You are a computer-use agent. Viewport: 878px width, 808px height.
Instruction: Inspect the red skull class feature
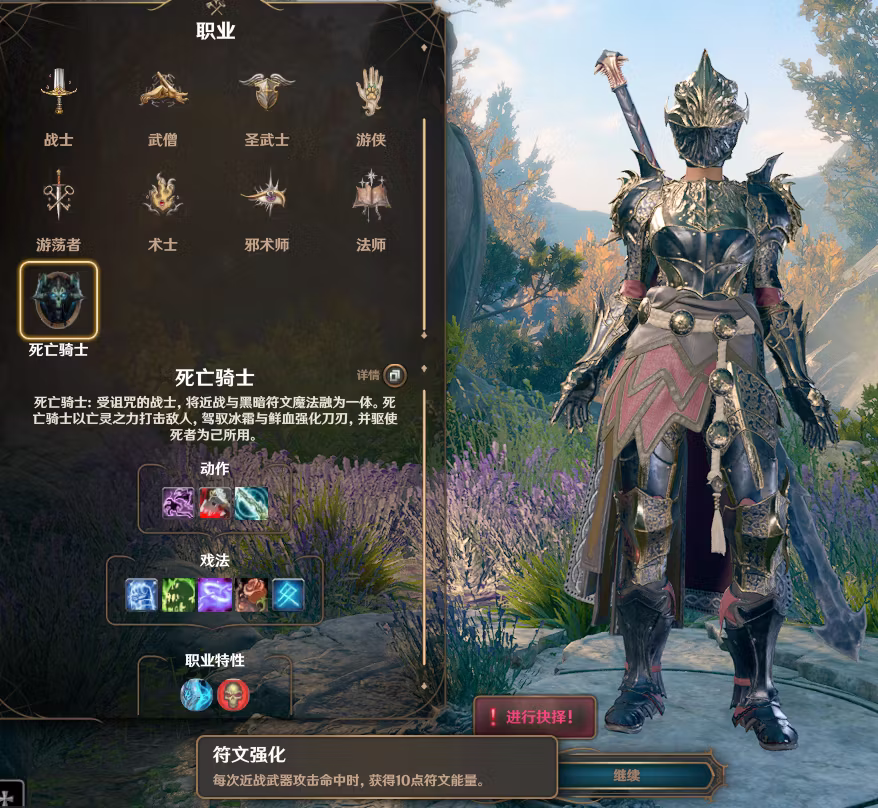point(233,694)
